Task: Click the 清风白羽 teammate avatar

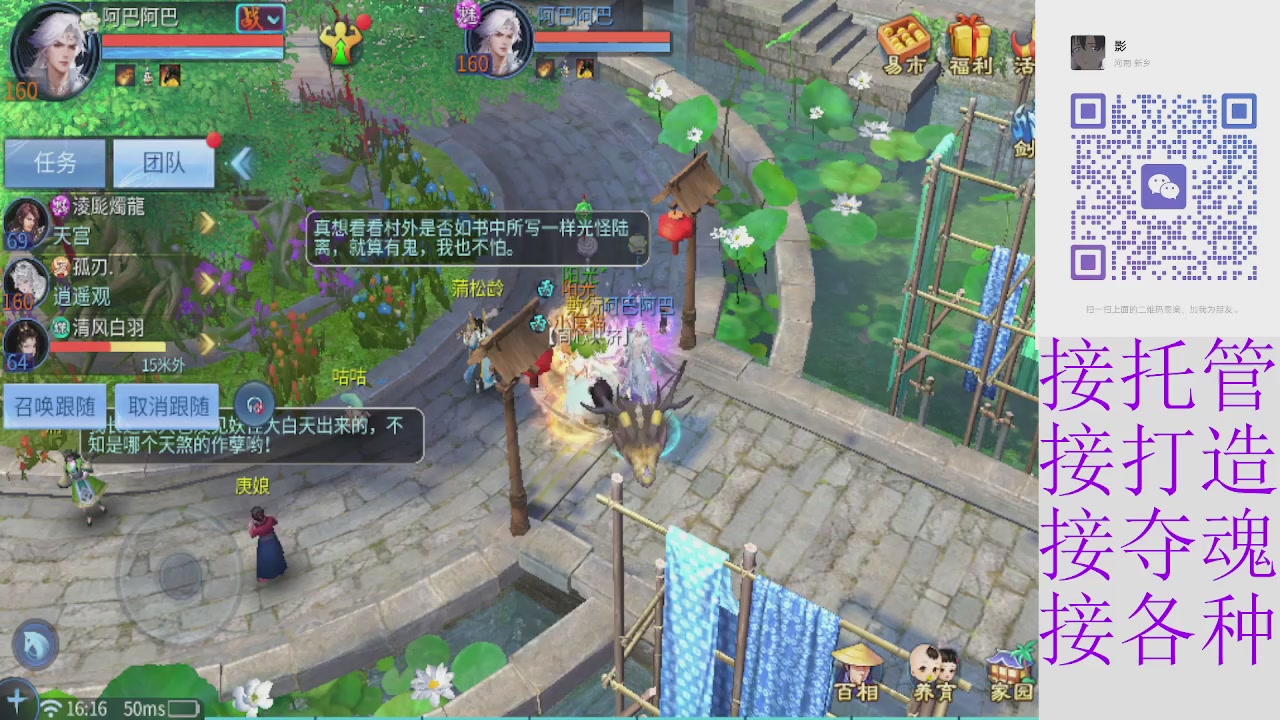Action: 24,340
